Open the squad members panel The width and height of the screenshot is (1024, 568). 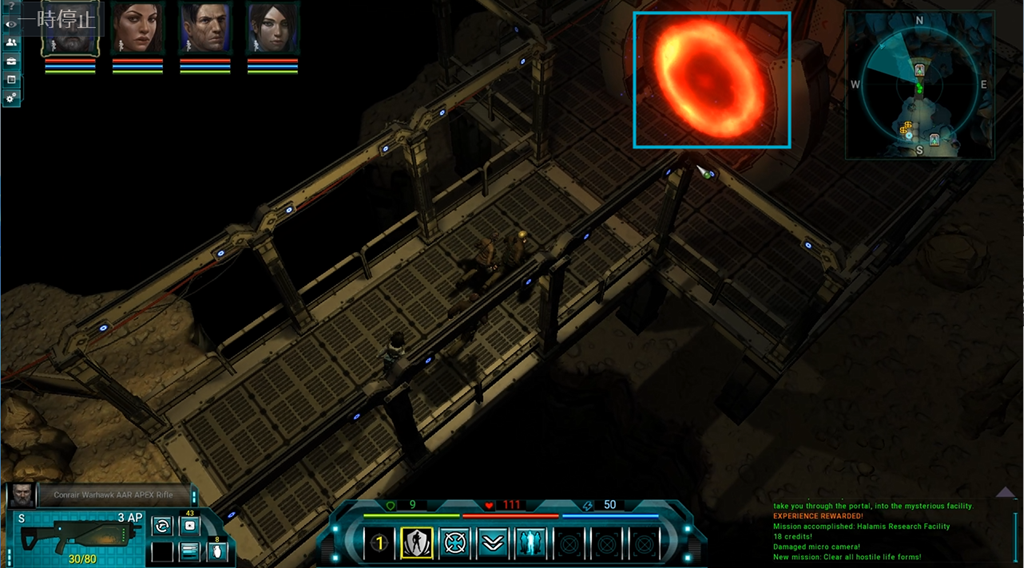click(x=11, y=42)
